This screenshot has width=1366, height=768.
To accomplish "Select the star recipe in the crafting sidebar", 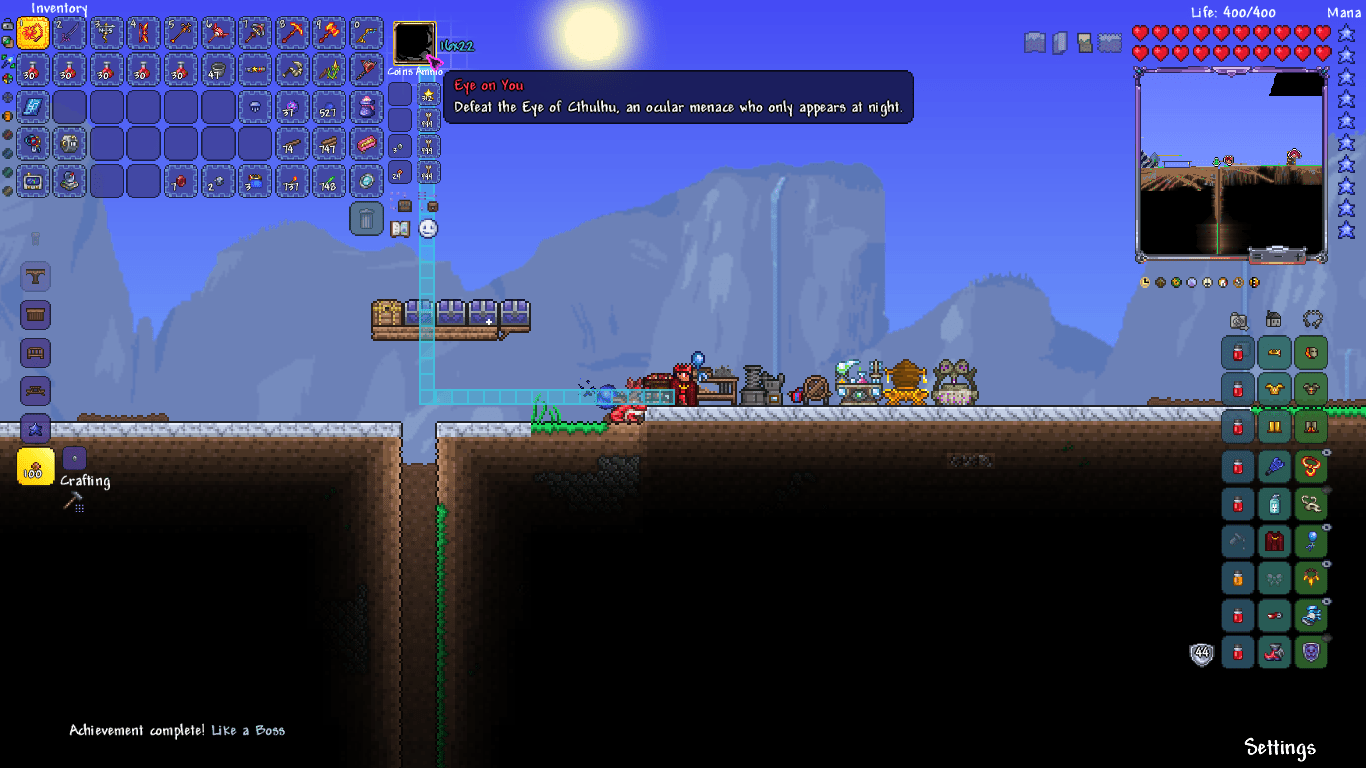I will (36, 429).
